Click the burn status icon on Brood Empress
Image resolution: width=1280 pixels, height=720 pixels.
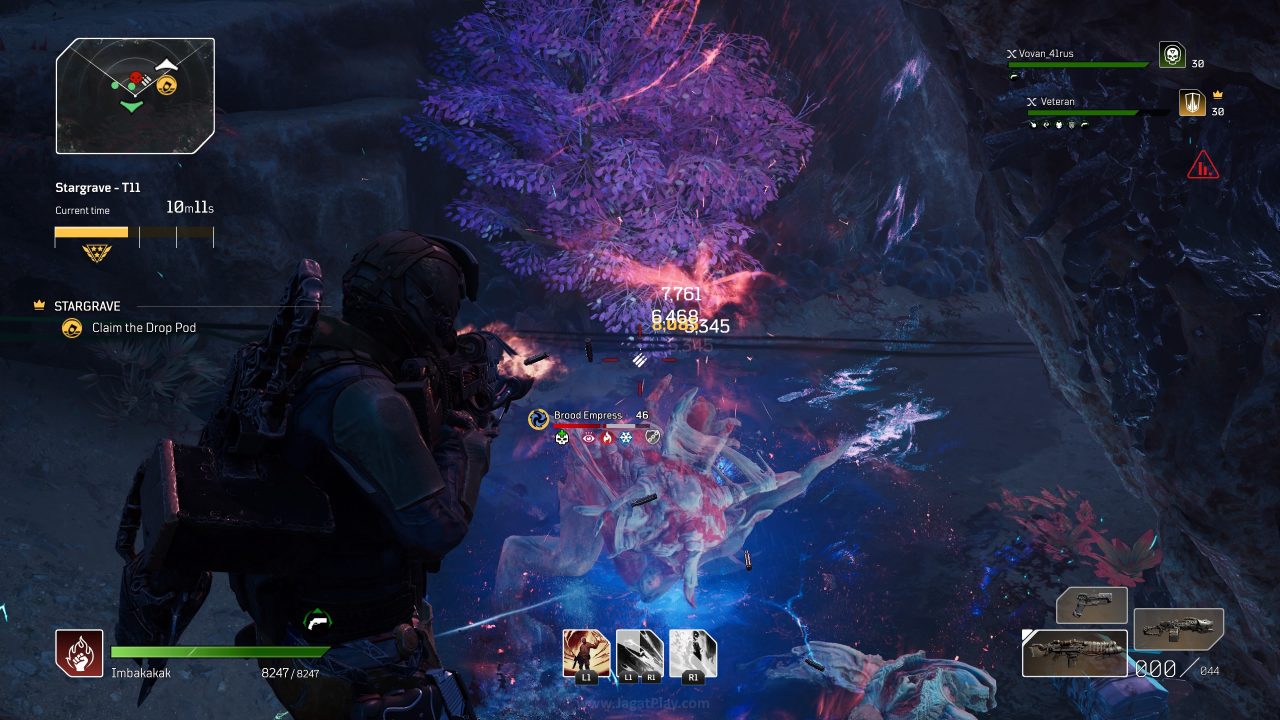[x=608, y=438]
